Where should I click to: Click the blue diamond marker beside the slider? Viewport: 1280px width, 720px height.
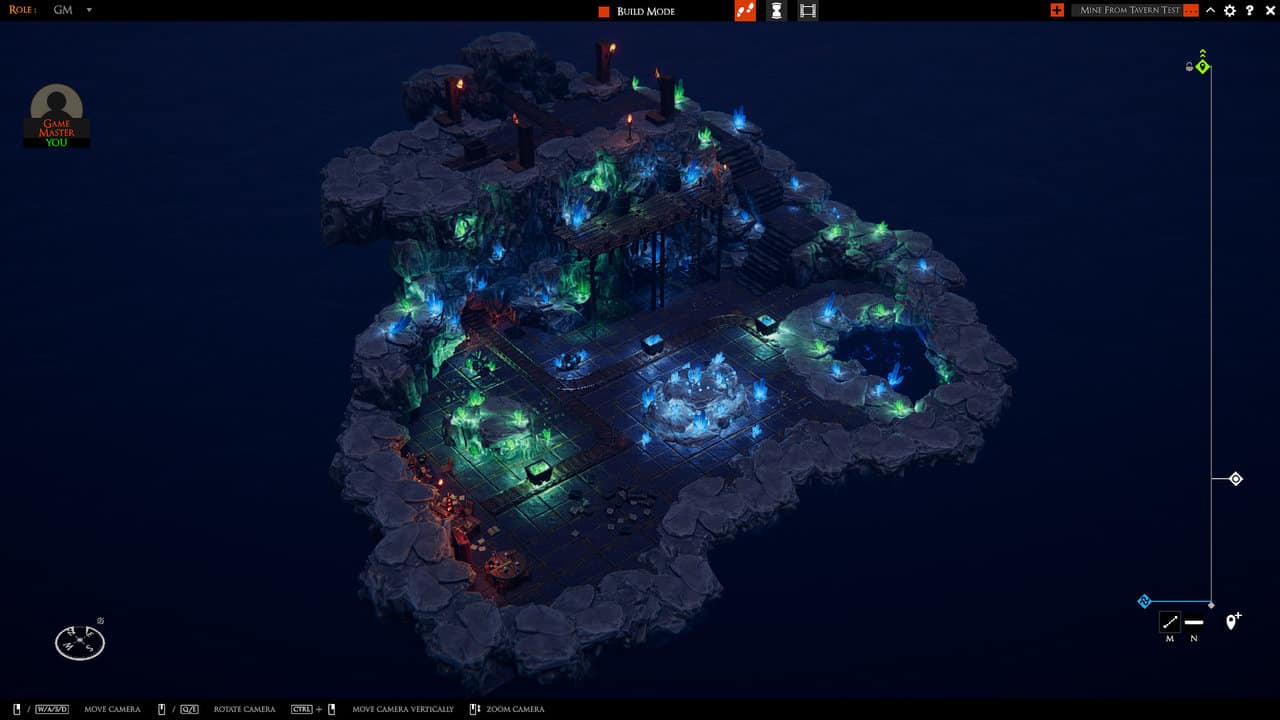pyautogui.click(x=1143, y=601)
